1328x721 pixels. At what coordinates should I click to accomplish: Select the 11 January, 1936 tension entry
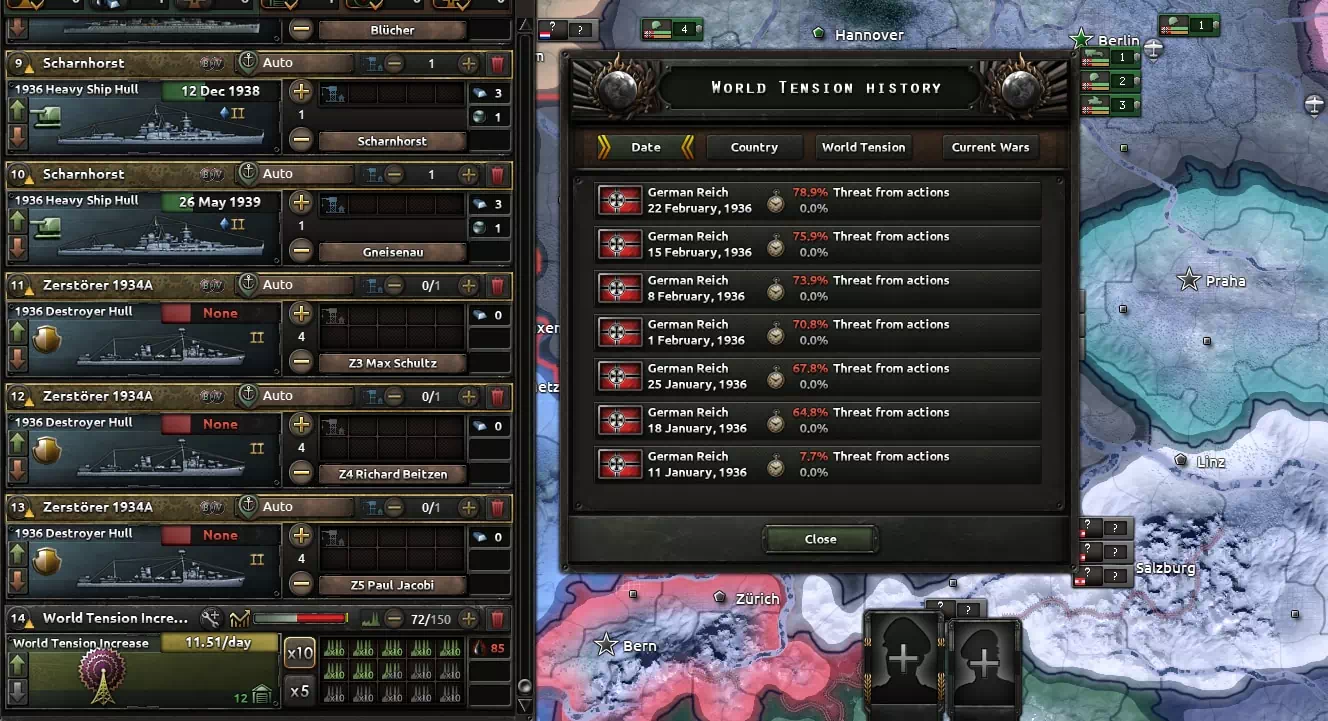tap(818, 464)
